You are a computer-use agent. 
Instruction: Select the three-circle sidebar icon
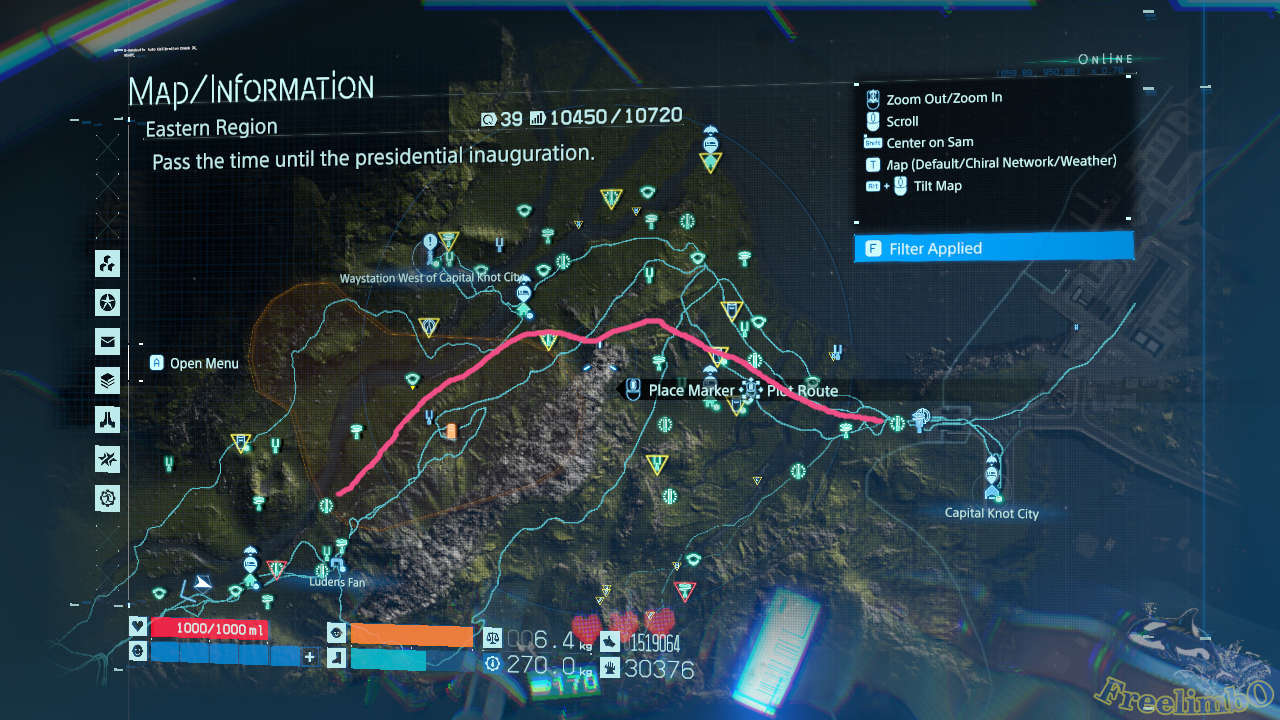pos(108,264)
